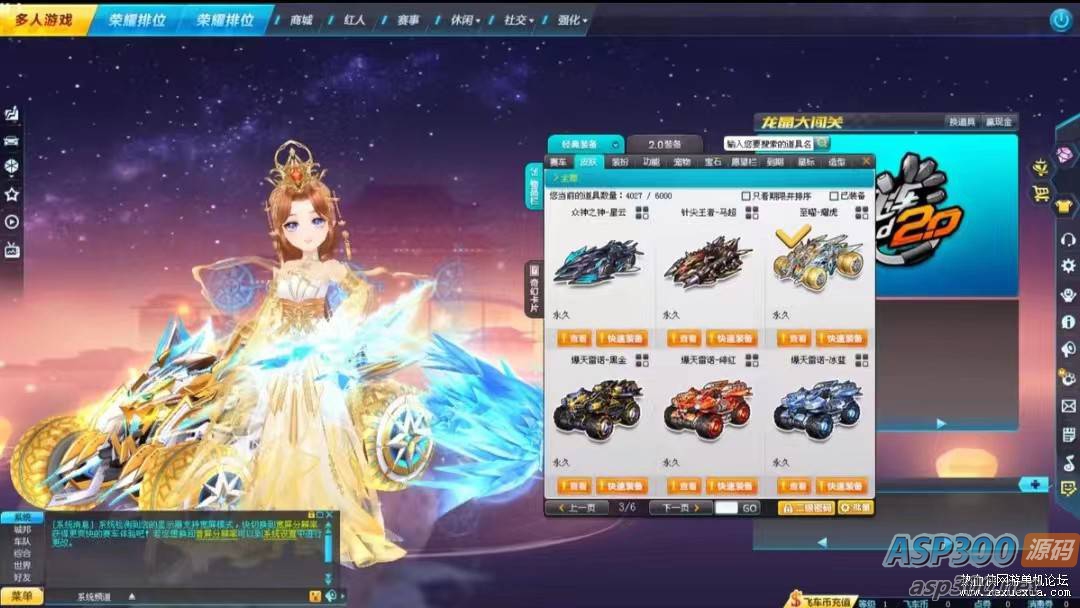Expand the 社交 social dropdown
1080x608 pixels.
(x=517, y=20)
